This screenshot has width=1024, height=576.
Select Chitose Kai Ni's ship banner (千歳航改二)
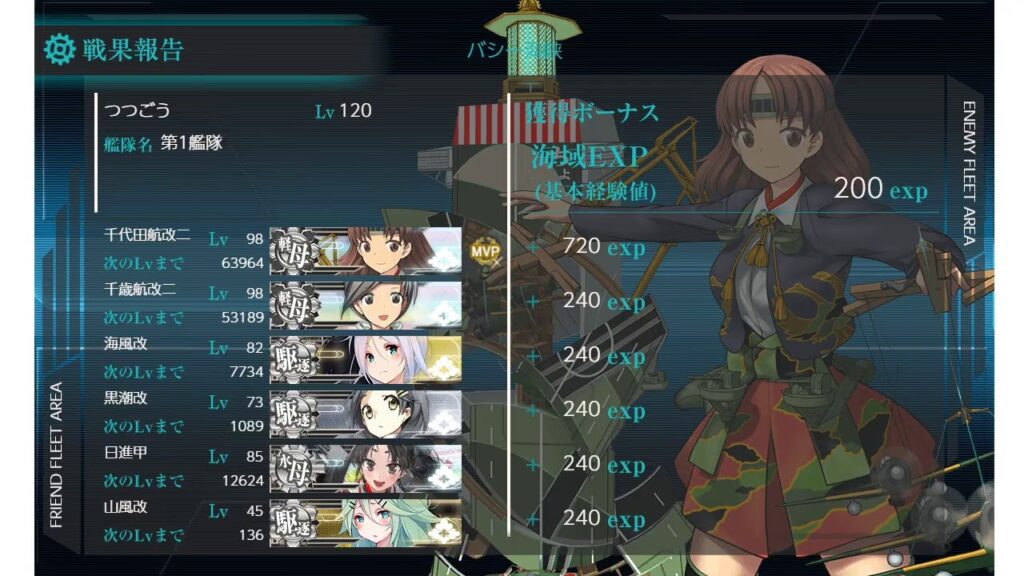click(366, 304)
